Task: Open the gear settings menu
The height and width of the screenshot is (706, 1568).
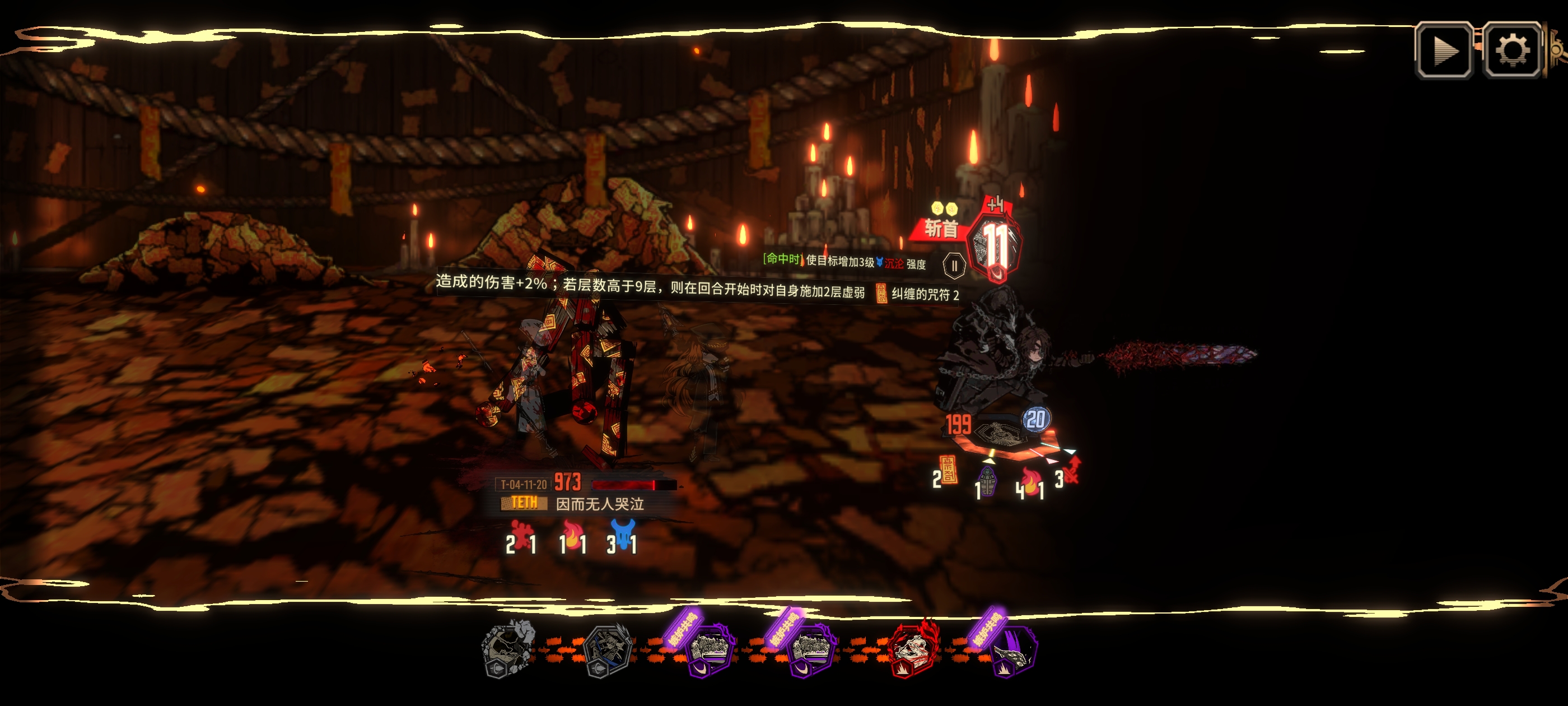Action: pos(1511,50)
